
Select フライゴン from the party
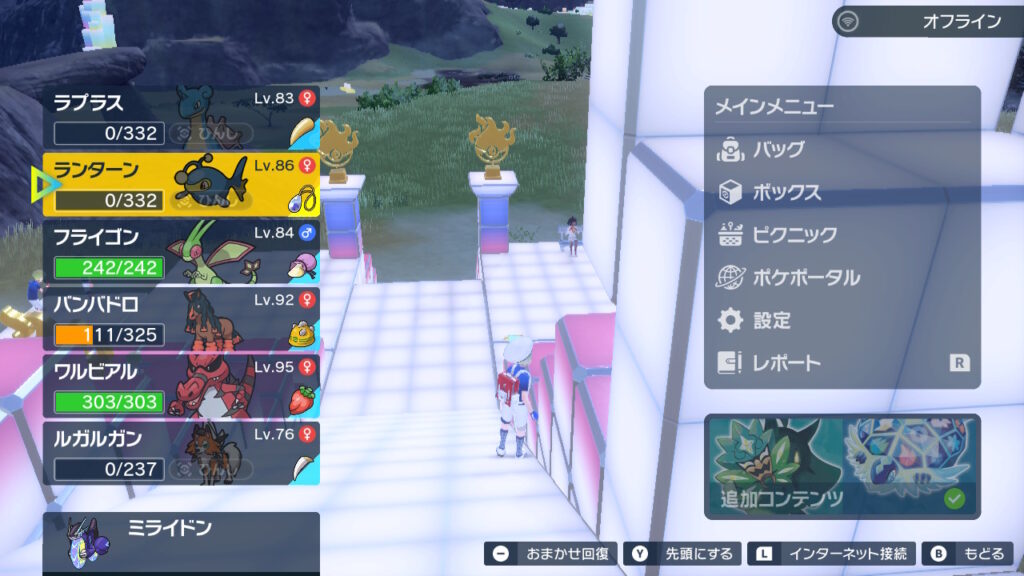coord(181,252)
